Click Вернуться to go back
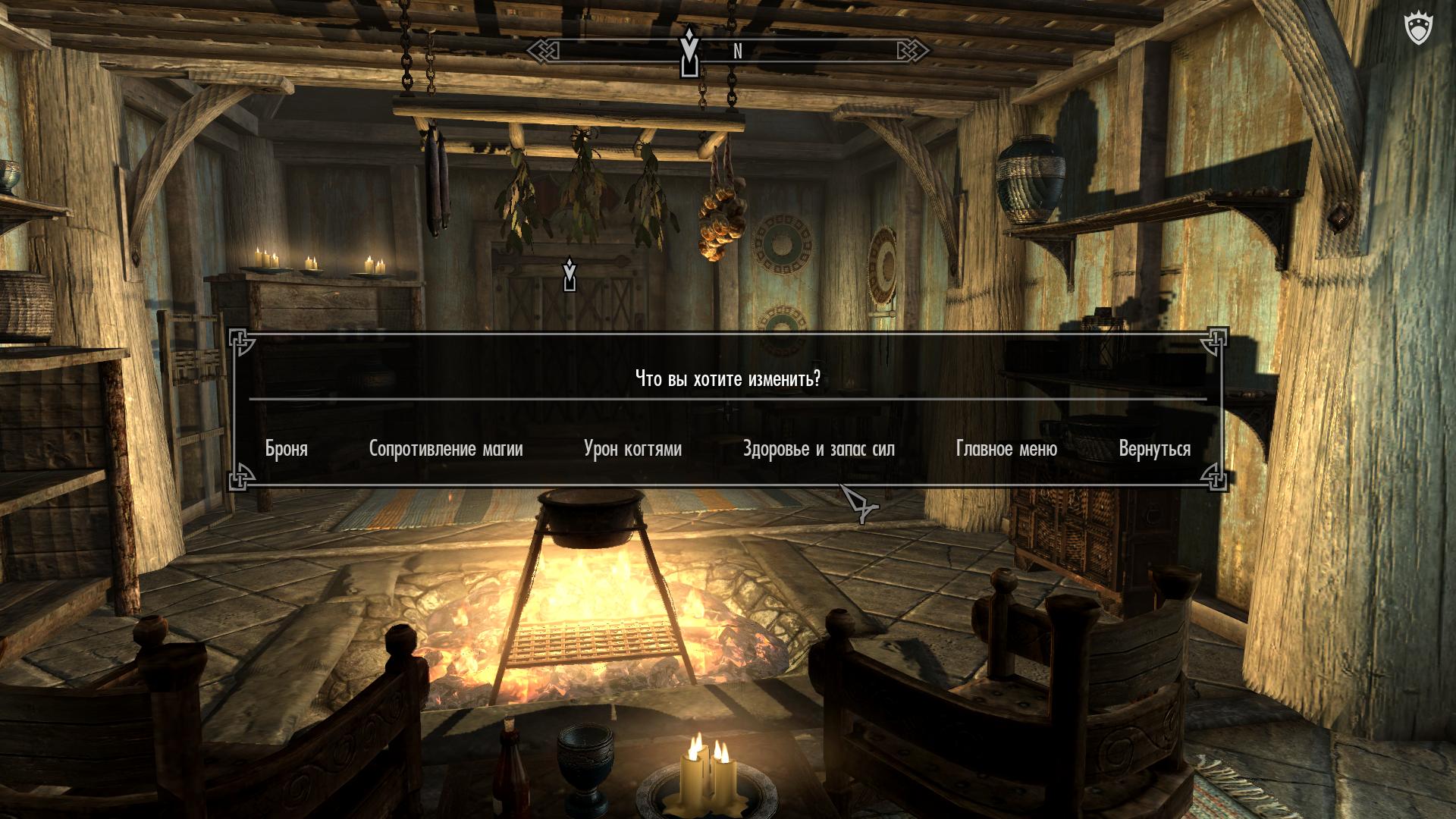 point(1154,449)
